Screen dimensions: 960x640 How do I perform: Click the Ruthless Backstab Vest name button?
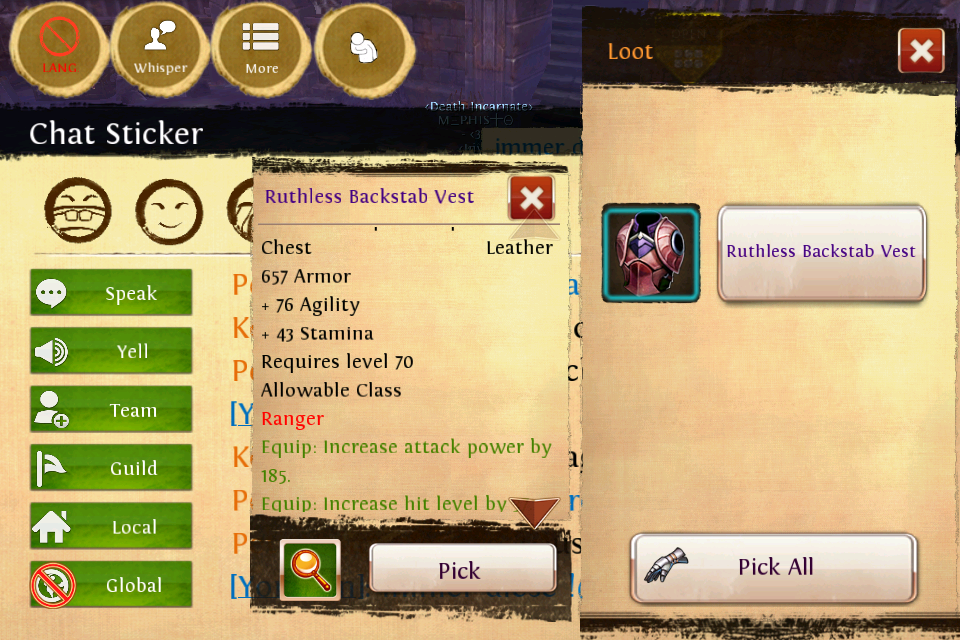click(821, 252)
